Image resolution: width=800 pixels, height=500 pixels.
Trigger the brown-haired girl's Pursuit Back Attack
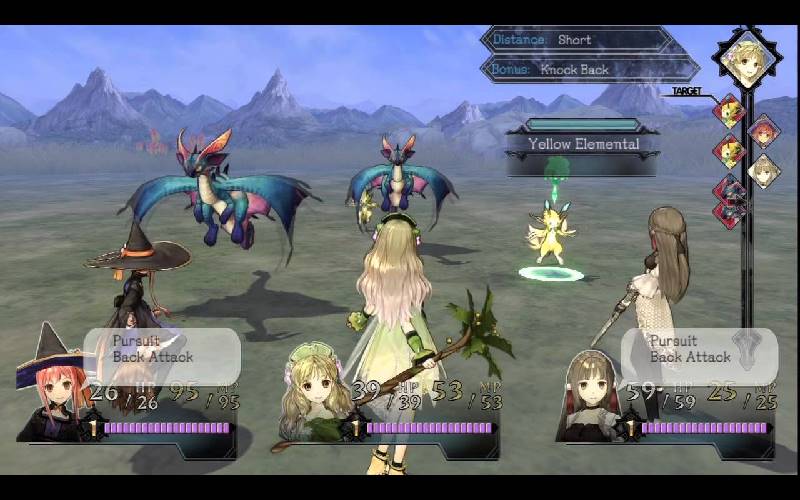click(698, 349)
